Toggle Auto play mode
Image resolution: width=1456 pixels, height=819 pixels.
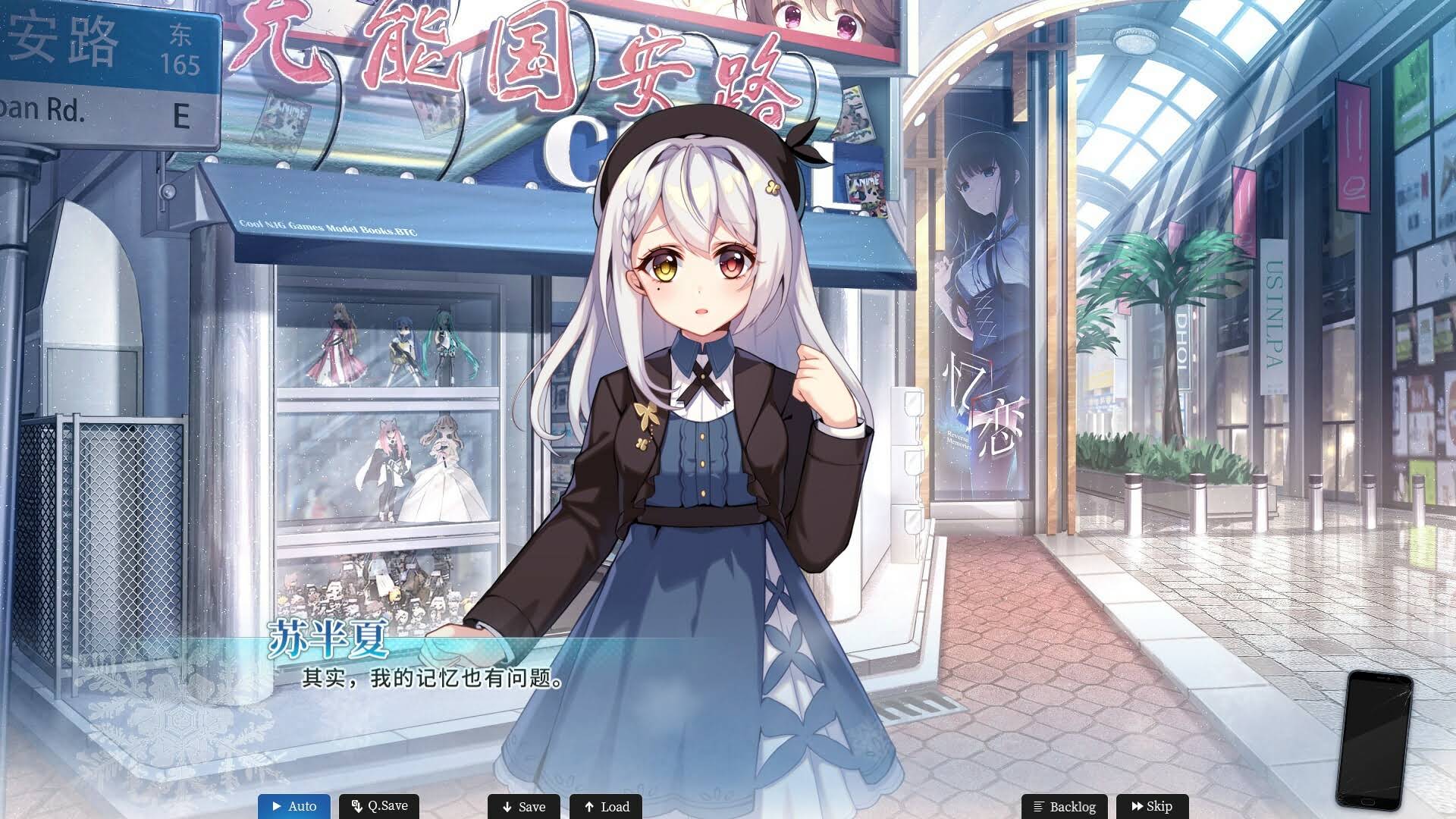pyautogui.click(x=294, y=806)
